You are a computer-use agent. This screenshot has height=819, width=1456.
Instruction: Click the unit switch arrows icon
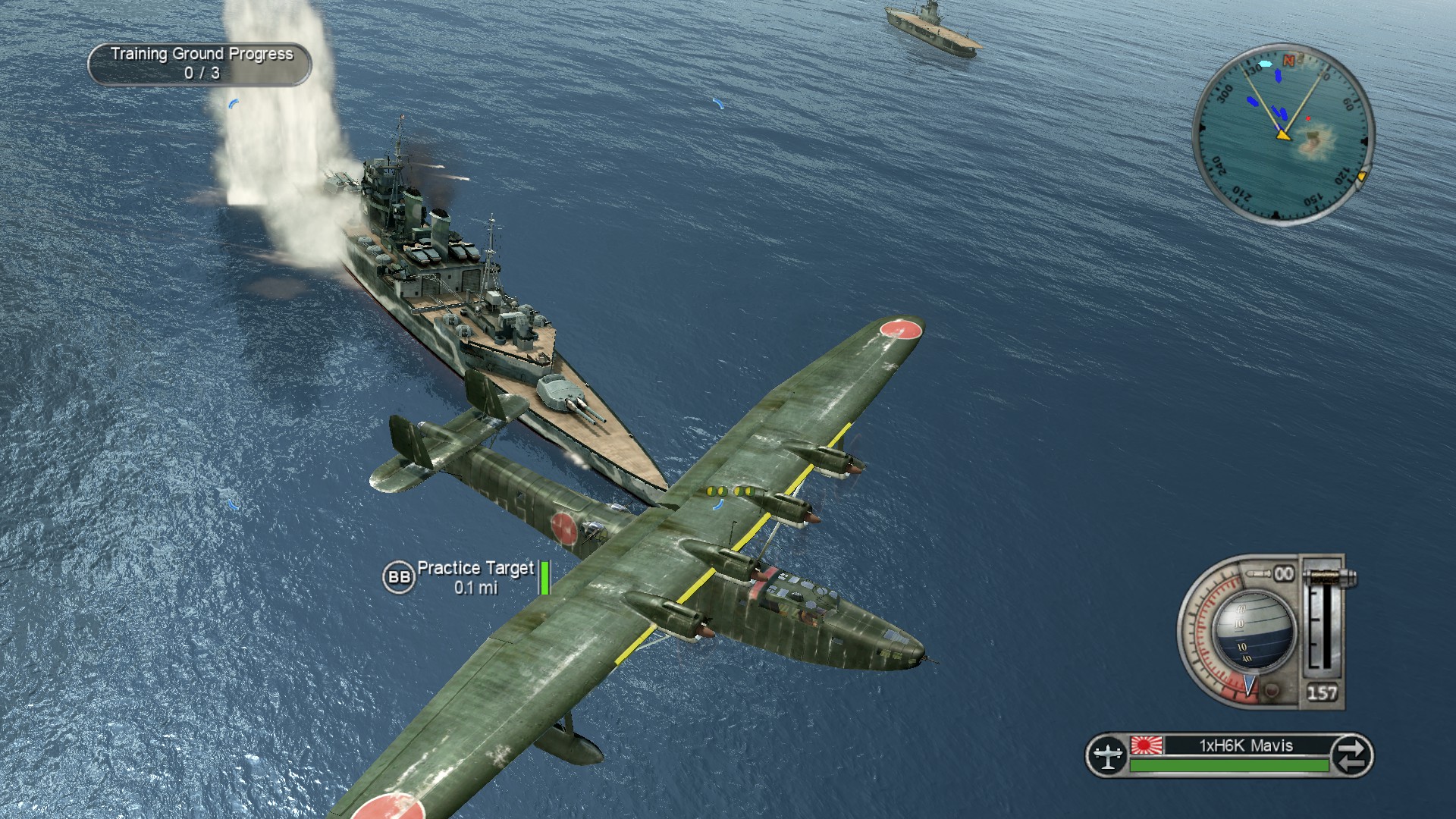point(1351,755)
